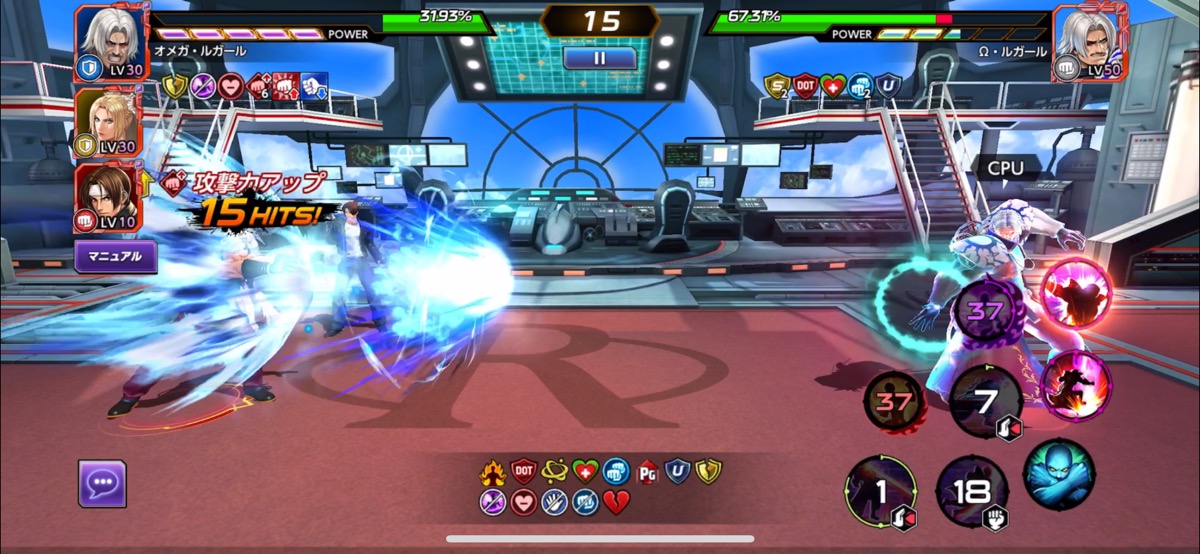Open the purple chat bubble button
This screenshot has width=1200, height=554.
pyautogui.click(x=102, y=484)
